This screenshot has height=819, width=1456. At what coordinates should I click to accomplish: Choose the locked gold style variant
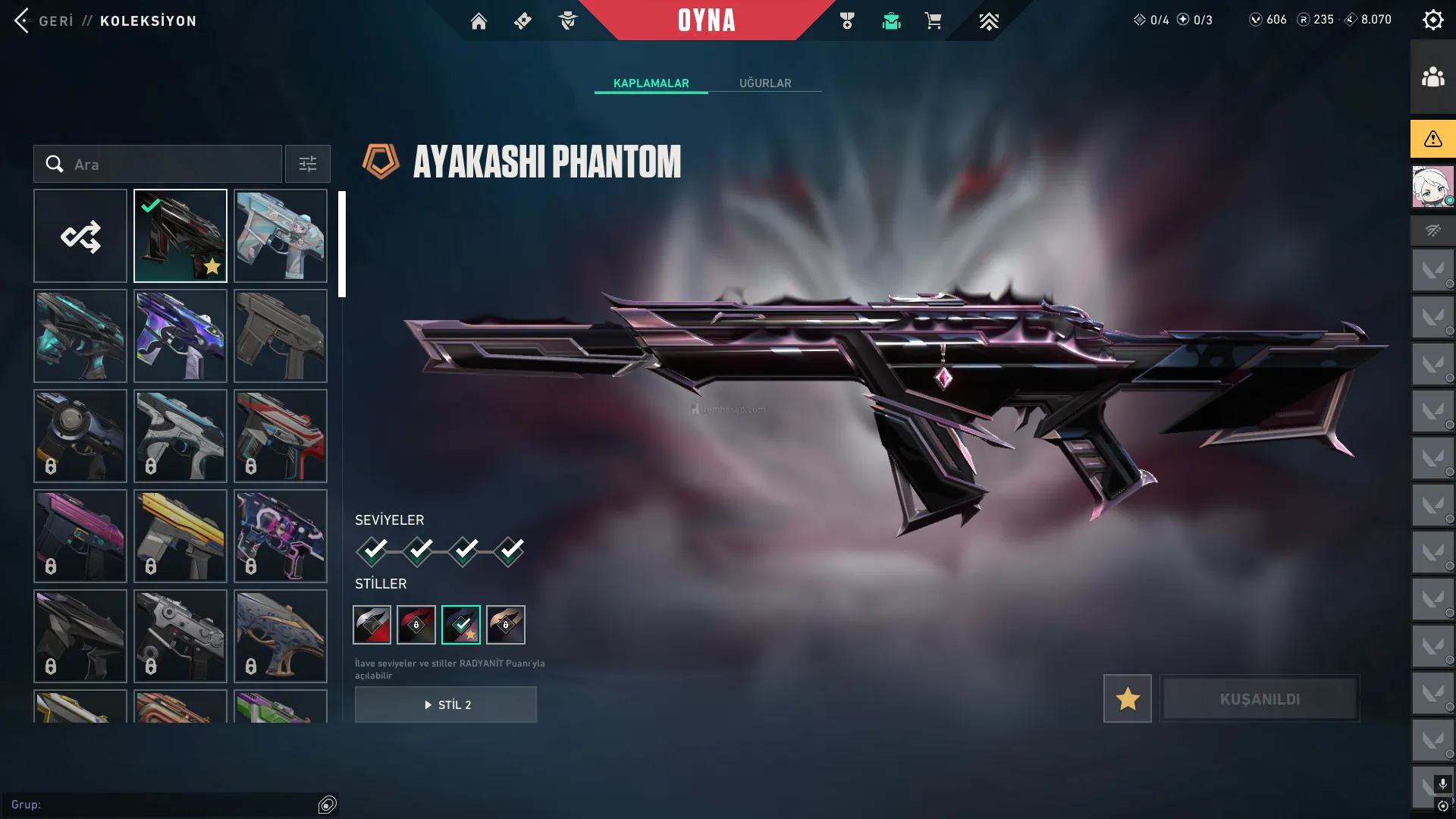pyautogui.click(x=506, y=625)
